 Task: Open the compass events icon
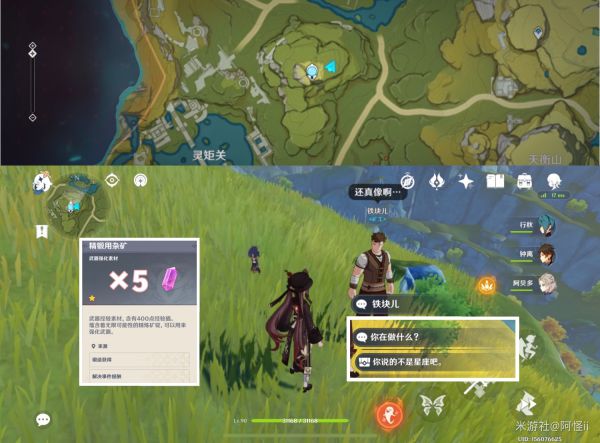[407, 181]
